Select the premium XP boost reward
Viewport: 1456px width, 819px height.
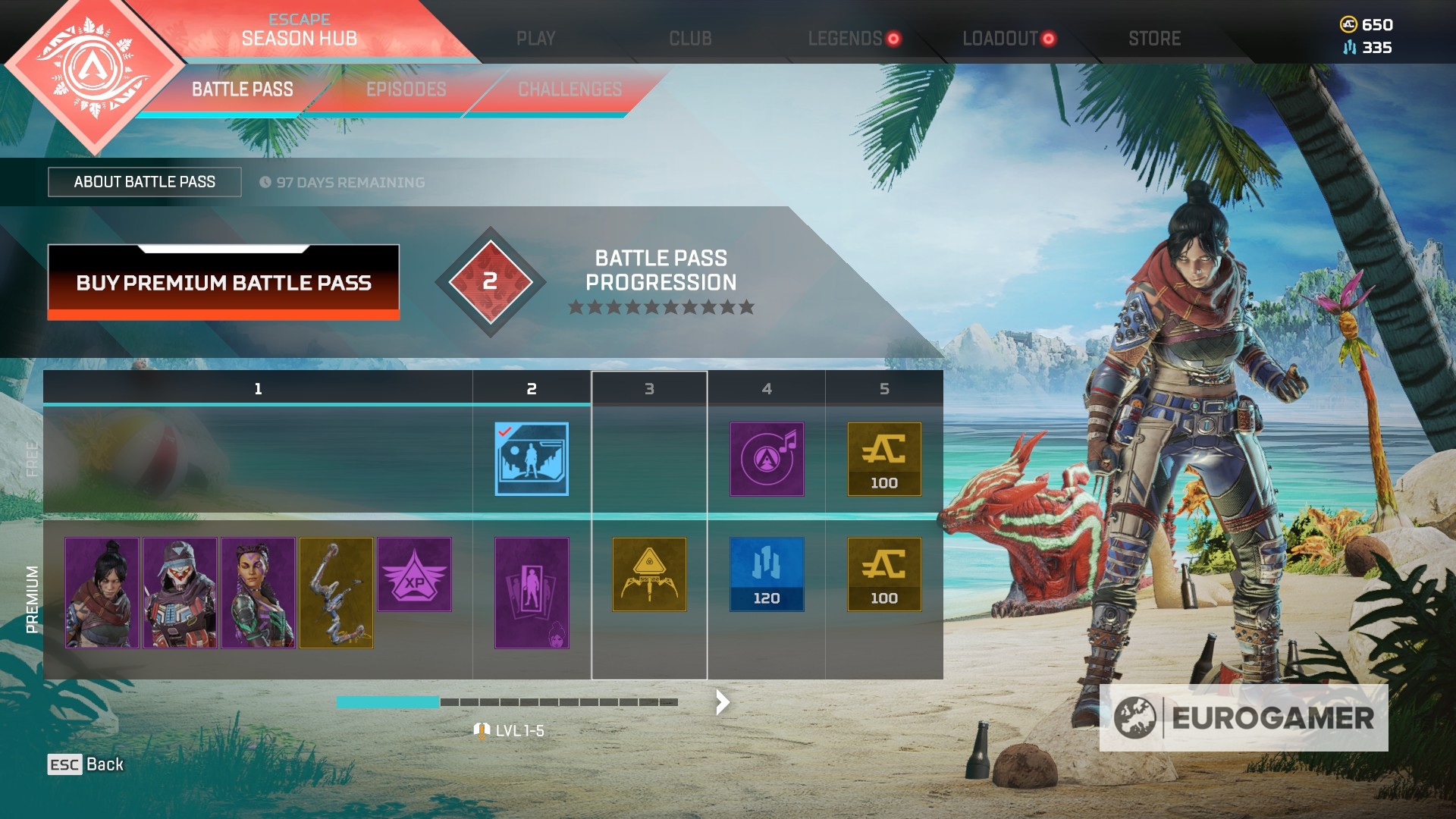[x=414, y=574]
